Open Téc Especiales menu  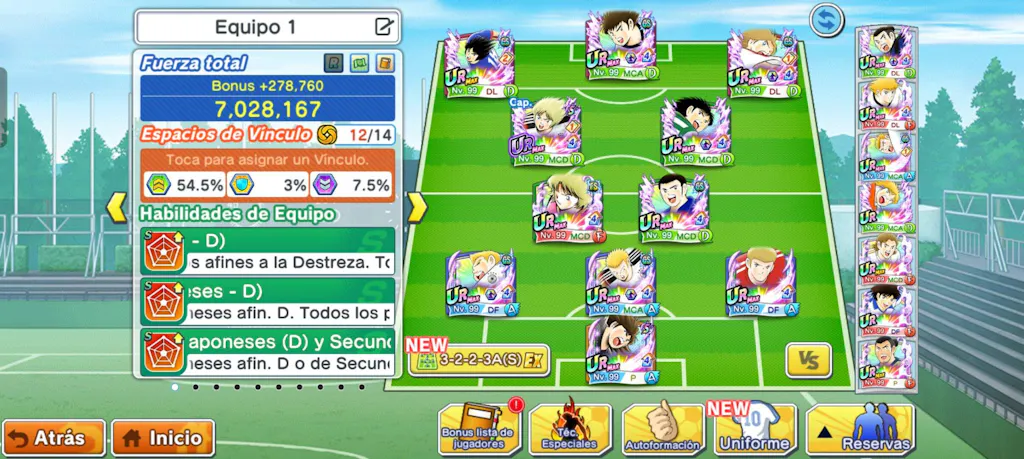click(x=569, y=430)
